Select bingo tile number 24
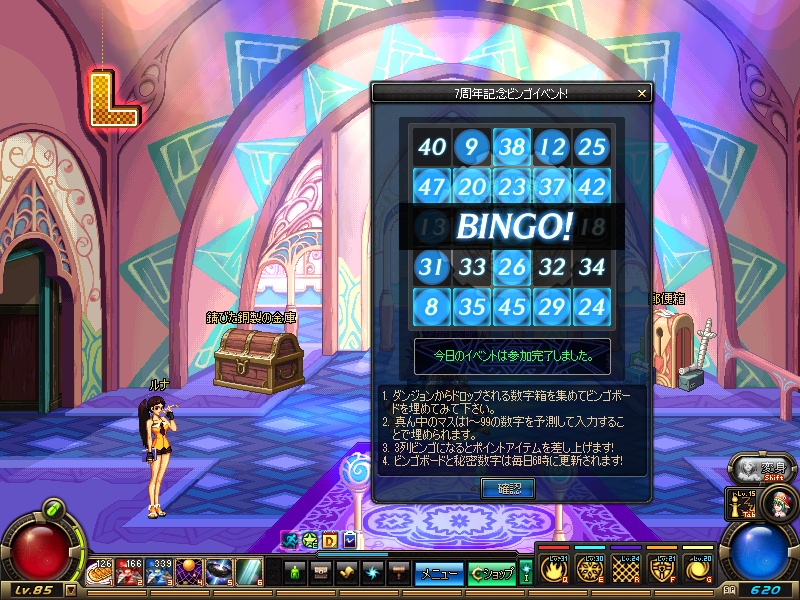The width and height of the screenshot is (800, 600). [x=592, y=307]
